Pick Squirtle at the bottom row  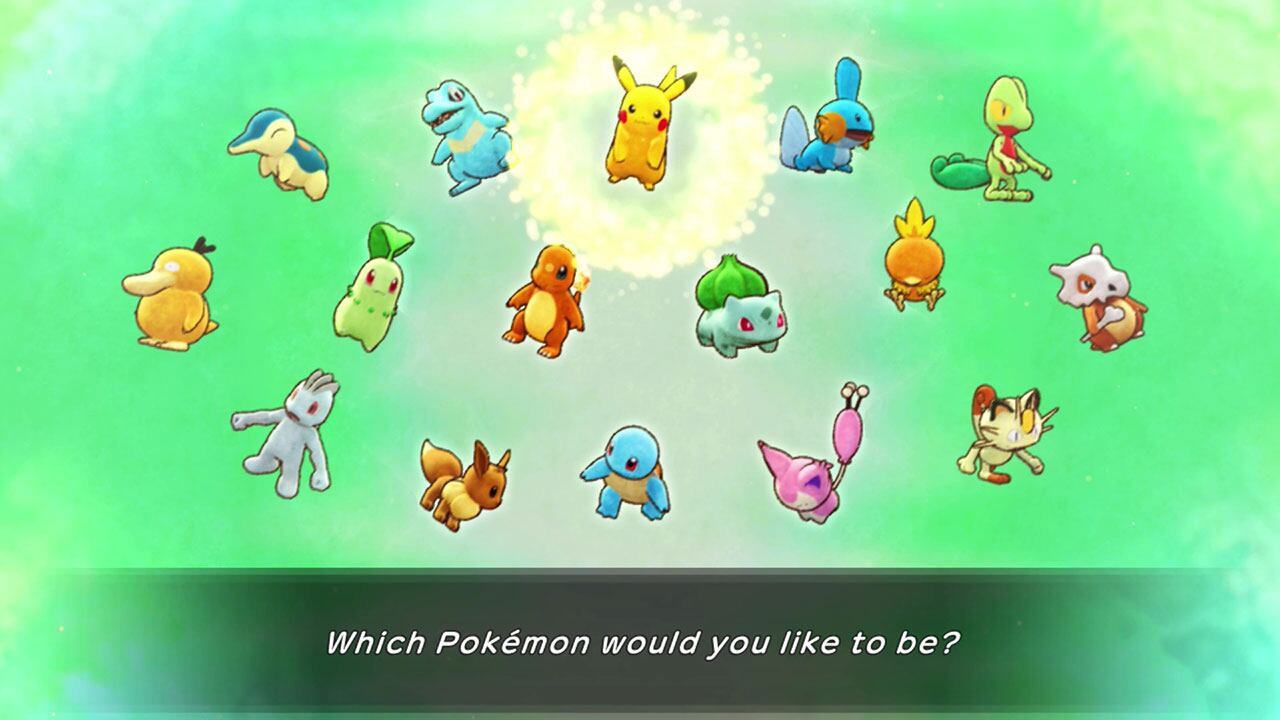coord(627,470)
